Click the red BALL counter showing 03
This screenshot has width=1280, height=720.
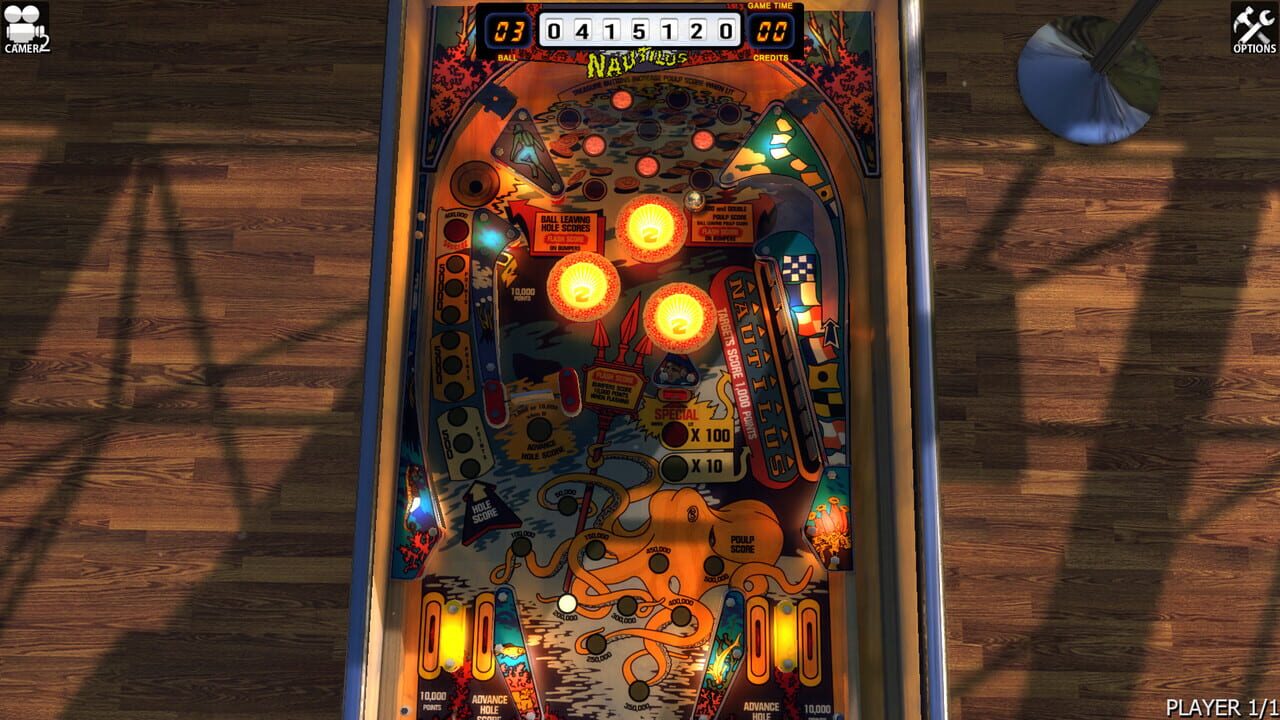point(508,30)
